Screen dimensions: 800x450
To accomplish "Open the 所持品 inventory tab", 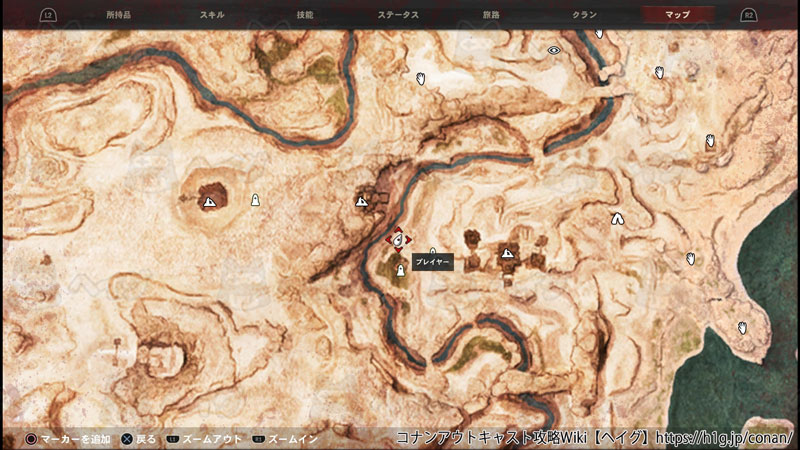I will [x=118, y=15].
